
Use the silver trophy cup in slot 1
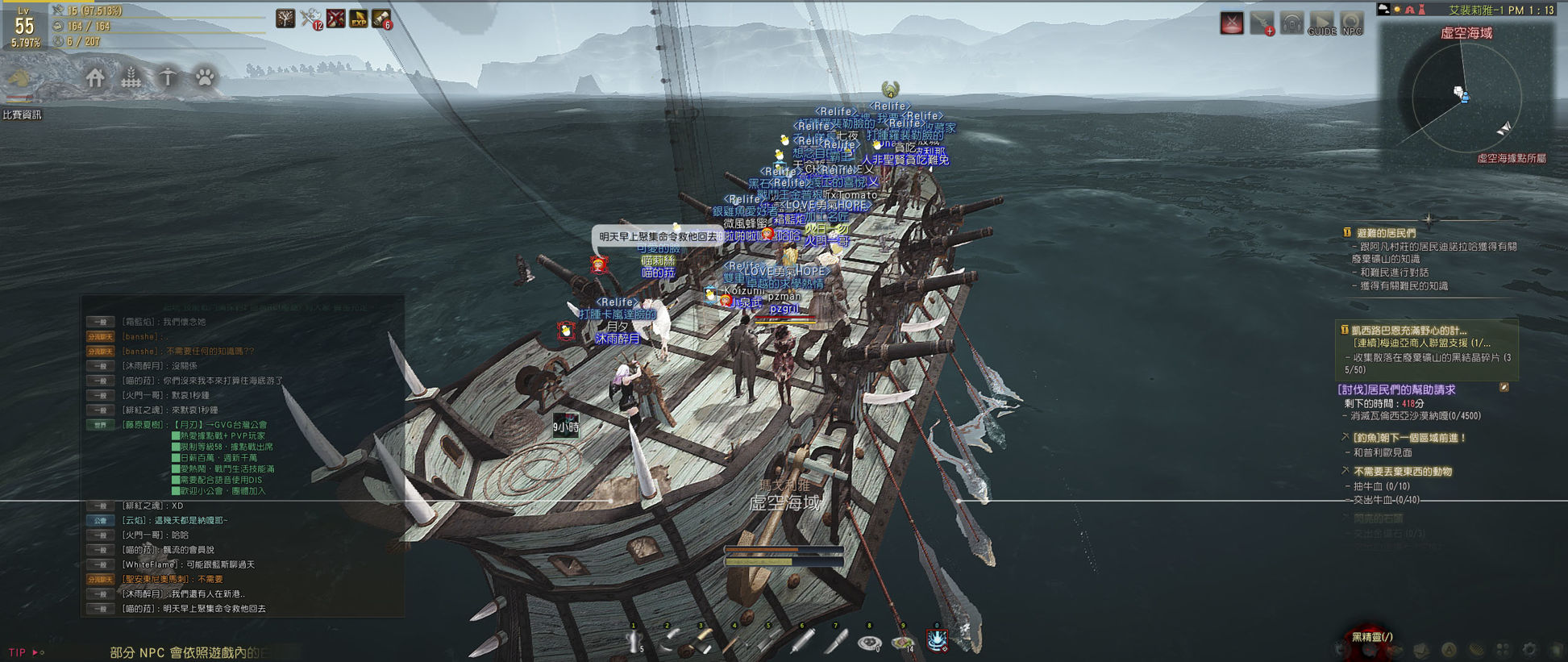(634, 641)
